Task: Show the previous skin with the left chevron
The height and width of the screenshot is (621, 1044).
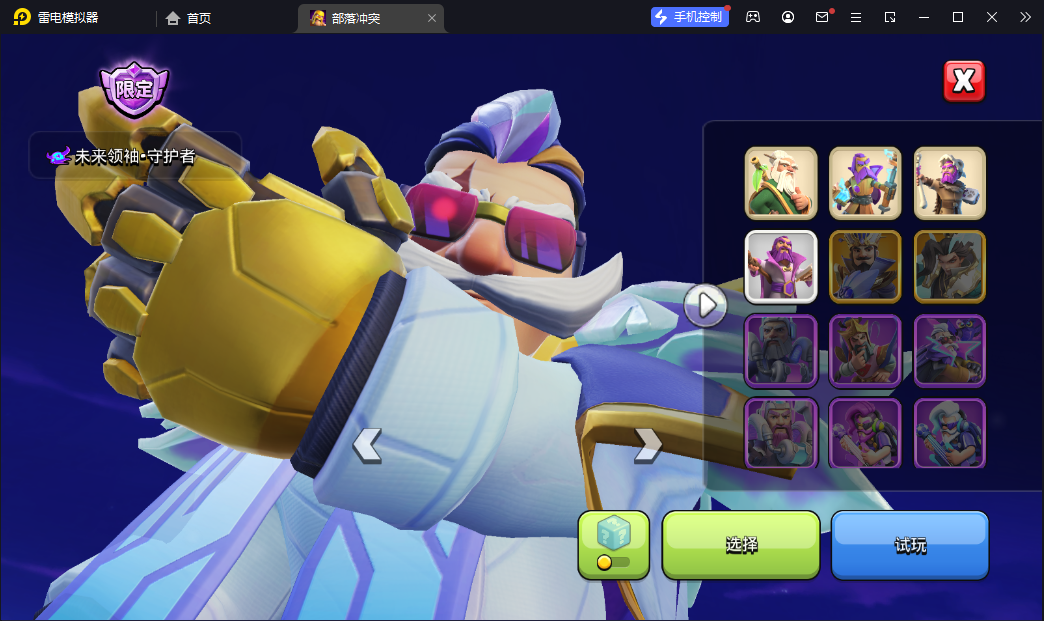Action: click(x=367, y=445)
